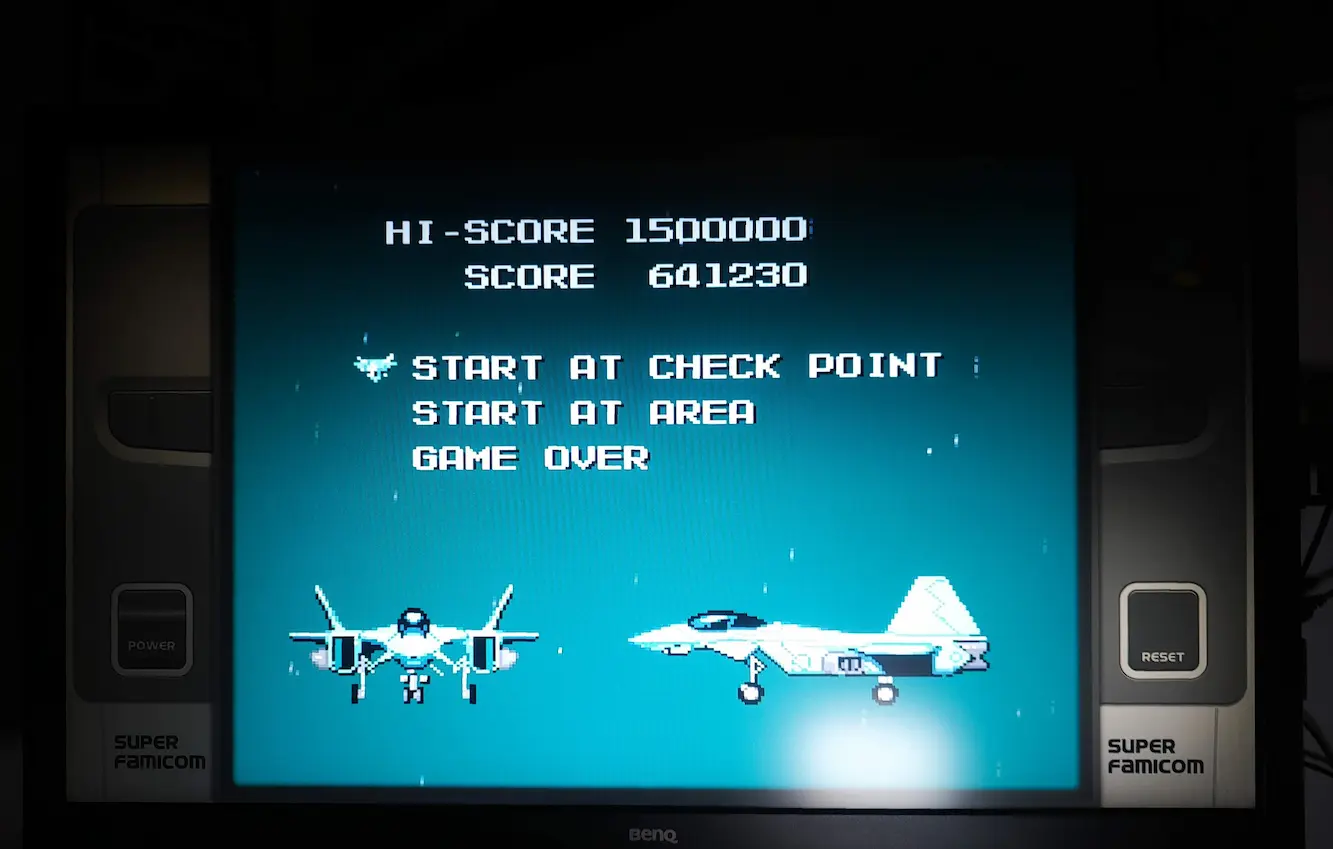Hit the POWER button on the bezel
Screen dimensions: 1333x849
click(x=152, y=630)
